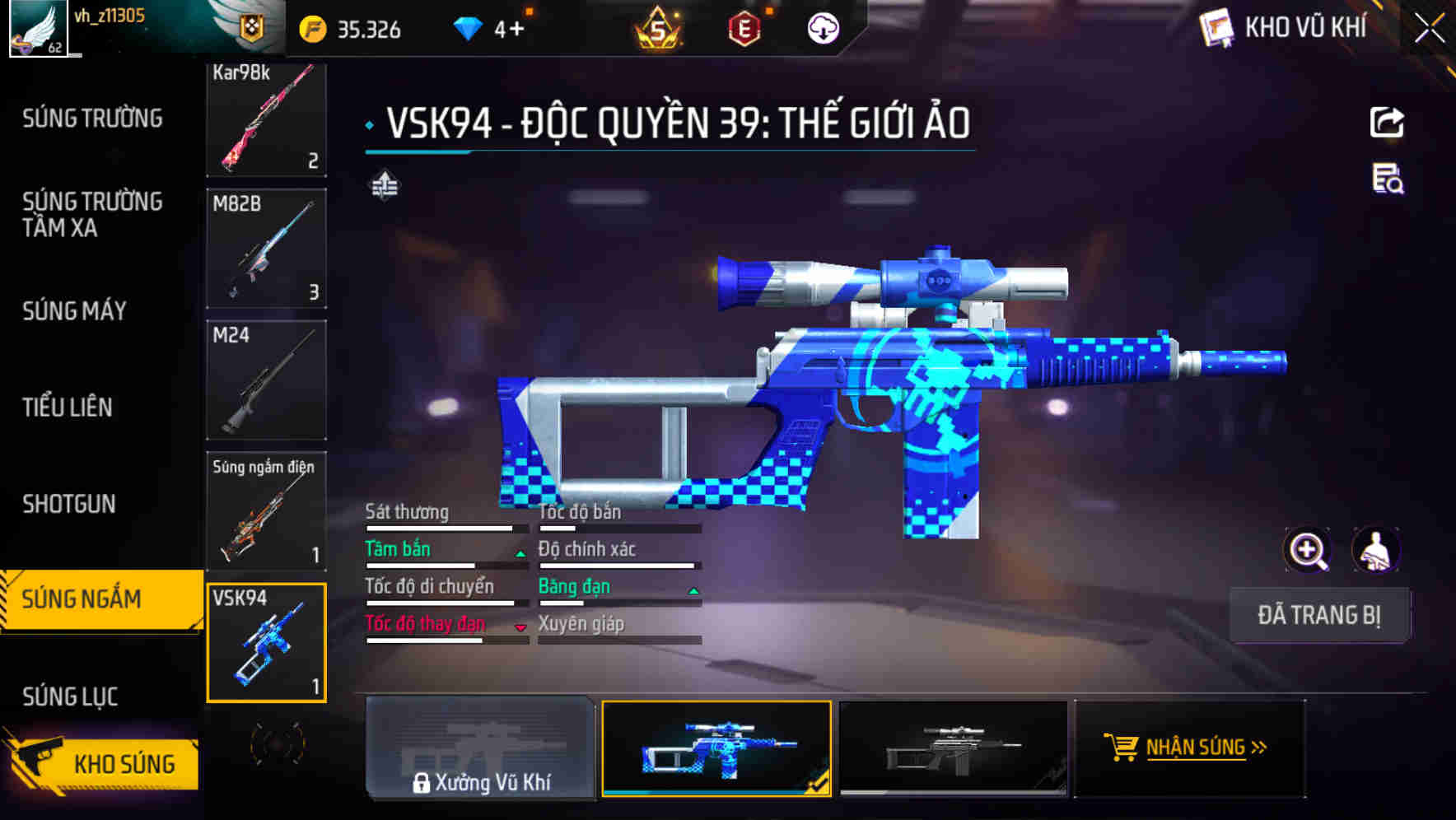Screen dimensions: 1456x820
Task: Open the locked Xưởng Vũ Khí panel
Action: [x=480, y=751]
